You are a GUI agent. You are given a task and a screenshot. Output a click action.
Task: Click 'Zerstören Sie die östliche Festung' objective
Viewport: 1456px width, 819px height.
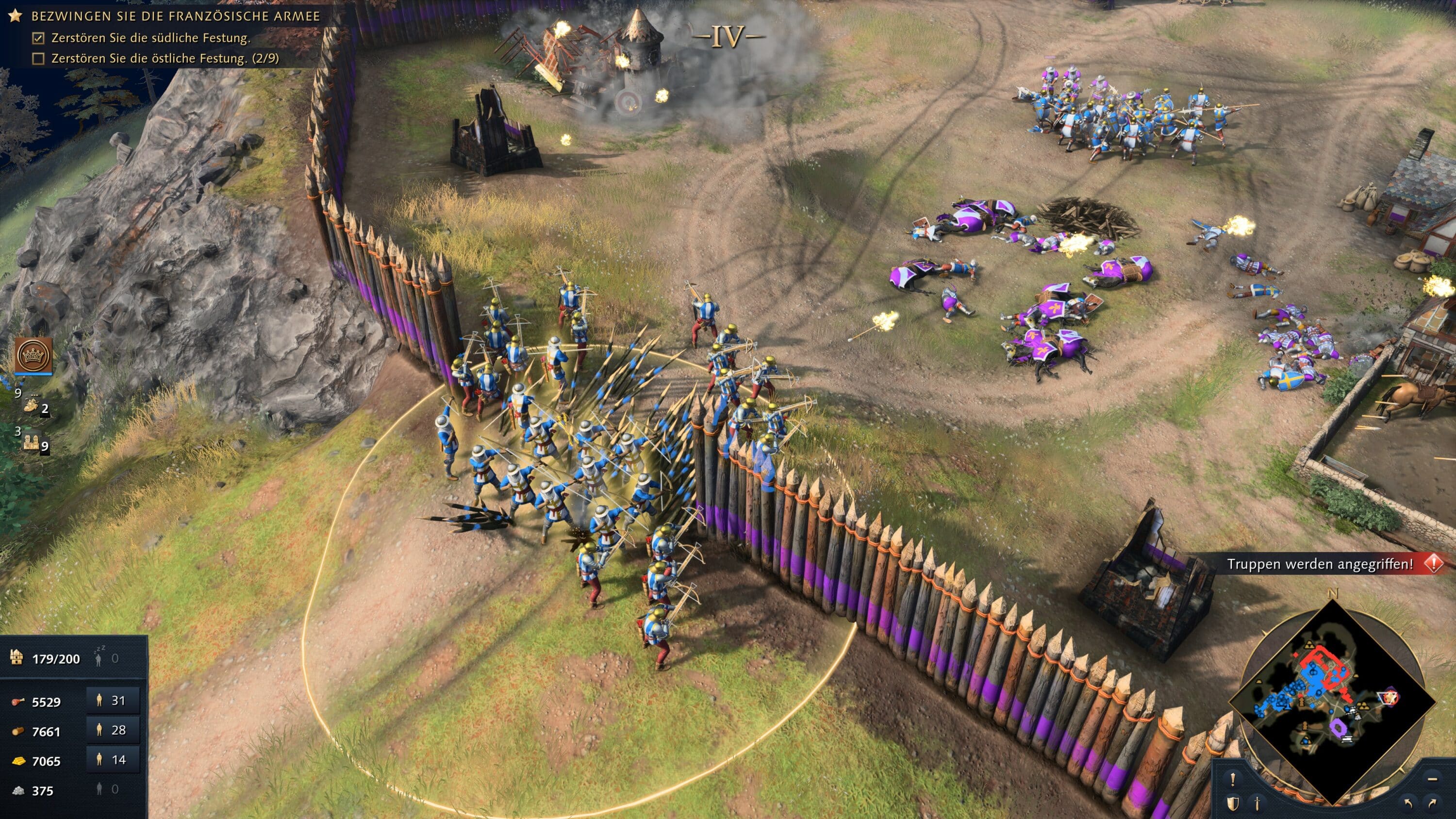pos(165,58)
